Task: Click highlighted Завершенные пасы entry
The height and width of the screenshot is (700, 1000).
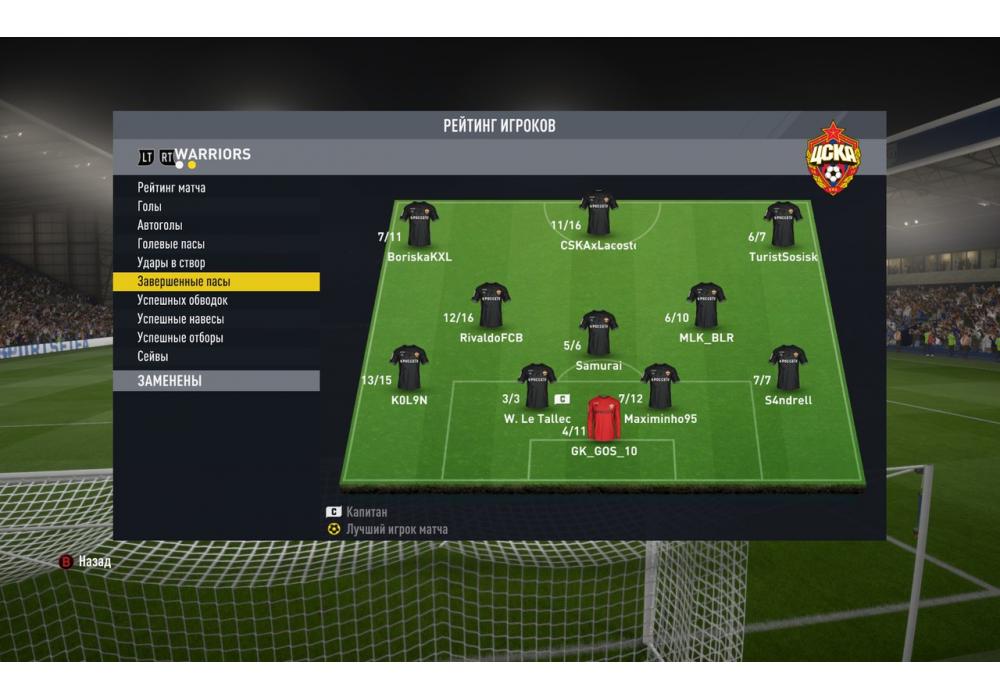Action: click(184, 282)
